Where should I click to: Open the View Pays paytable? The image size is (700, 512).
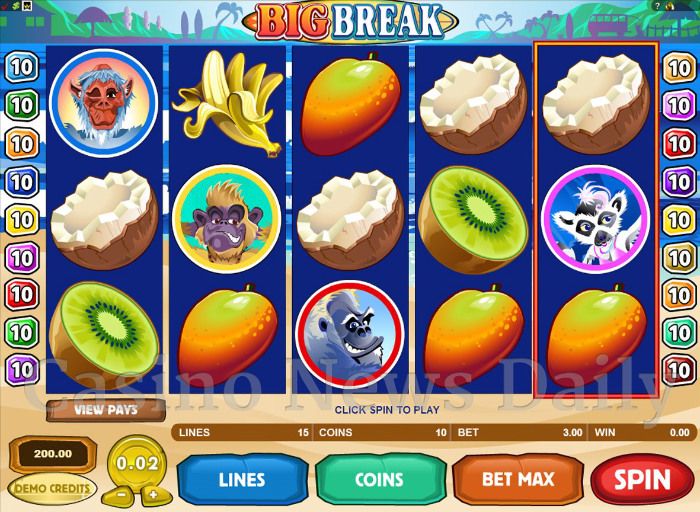tap(105, 409)
